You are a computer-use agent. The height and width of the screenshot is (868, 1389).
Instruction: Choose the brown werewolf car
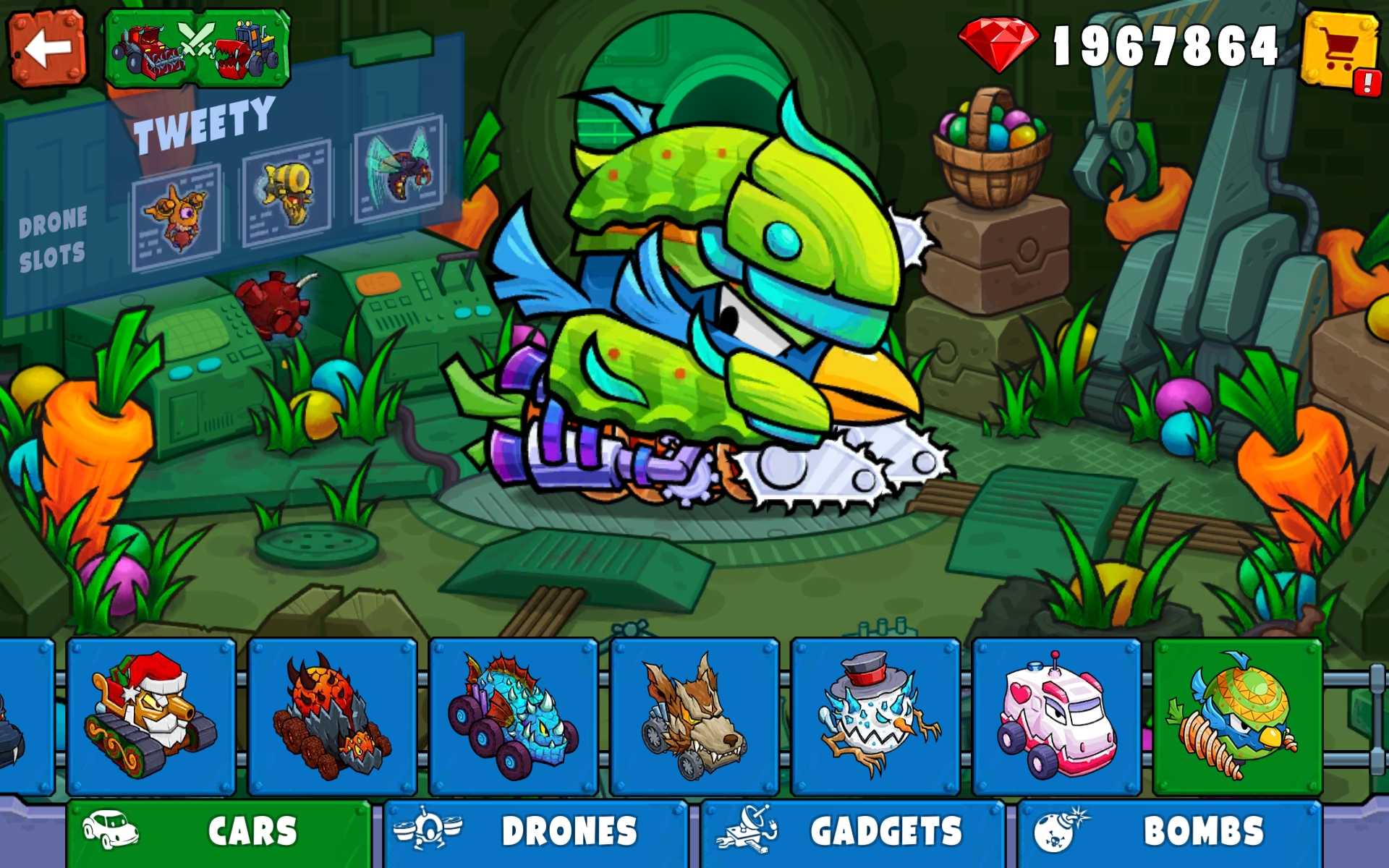[x=694, y=716]
